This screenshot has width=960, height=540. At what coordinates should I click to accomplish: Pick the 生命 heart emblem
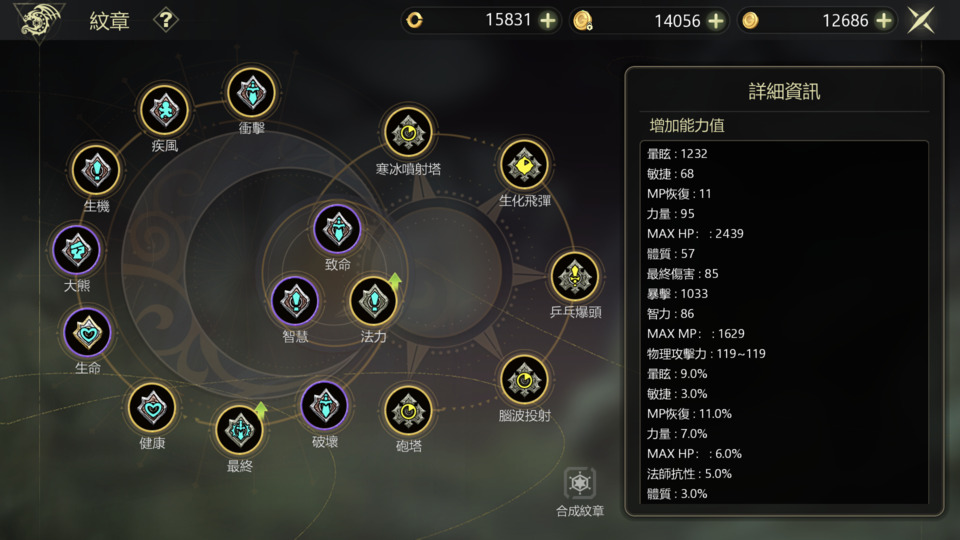pyautogui.click(x=88, y=332)
